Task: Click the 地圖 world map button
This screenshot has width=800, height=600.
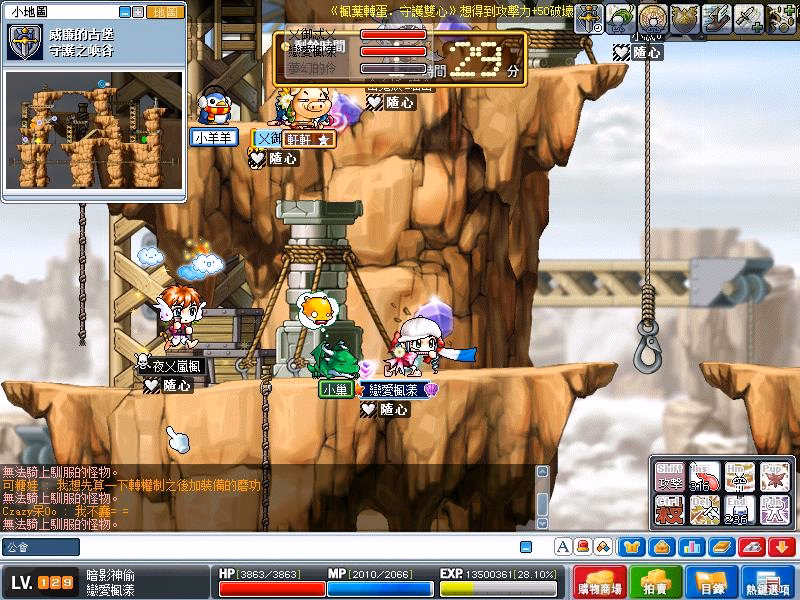Action: (164, 12)
